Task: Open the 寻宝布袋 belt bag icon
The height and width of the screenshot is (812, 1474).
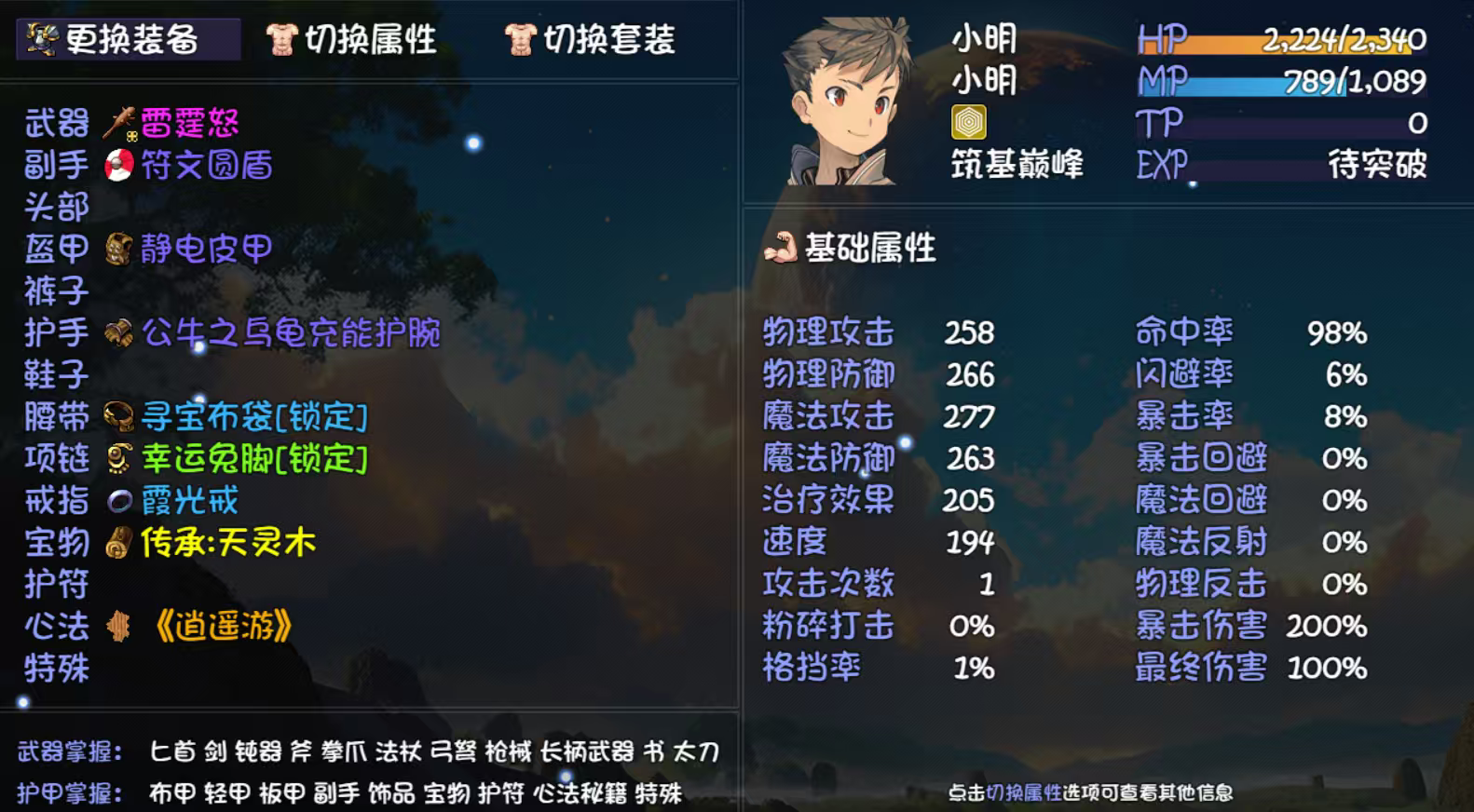Action: pos(117,417)
